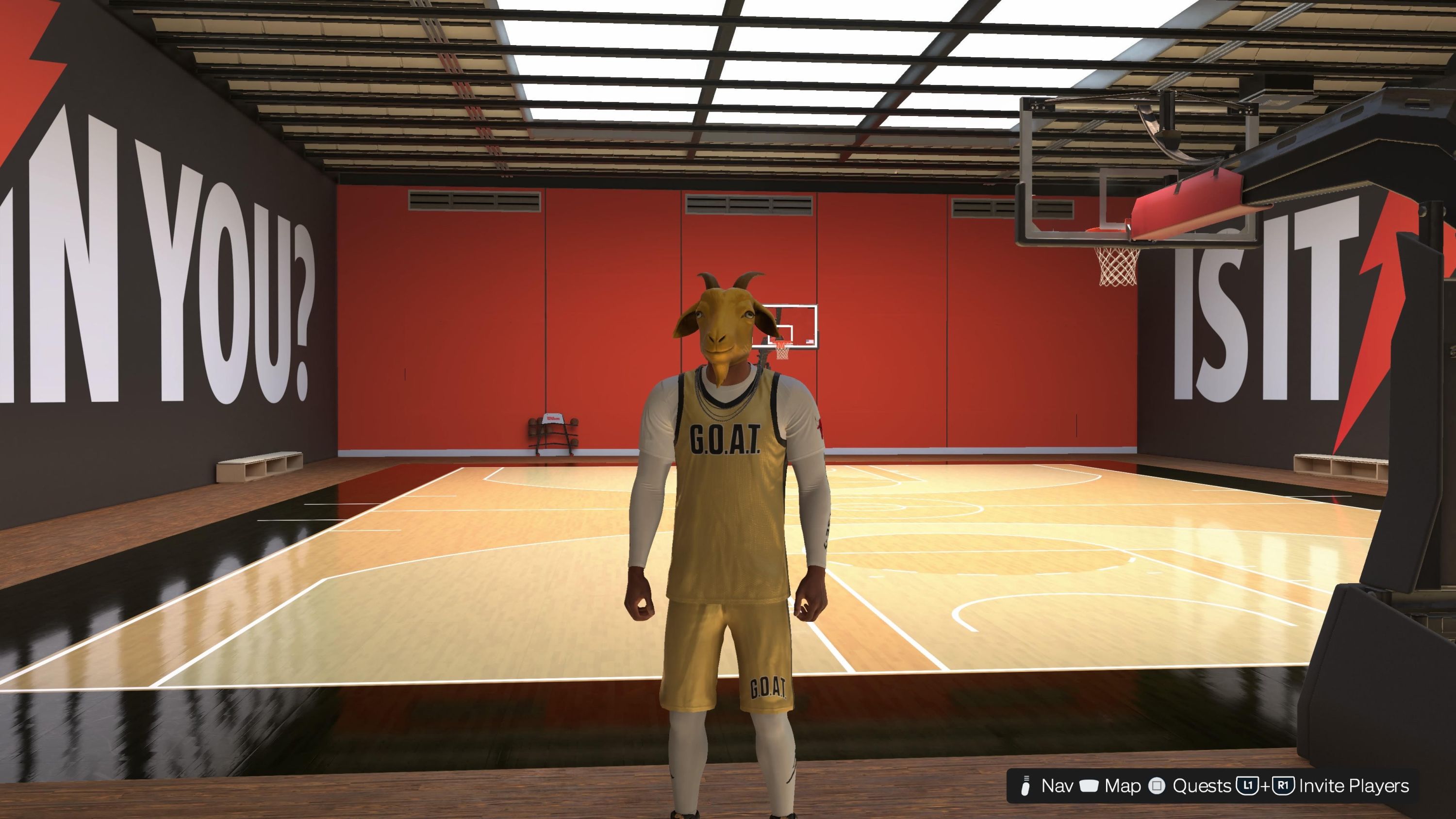The image size is (1456, 819).
Task: Open the Map
Action: pos(1123,786)
